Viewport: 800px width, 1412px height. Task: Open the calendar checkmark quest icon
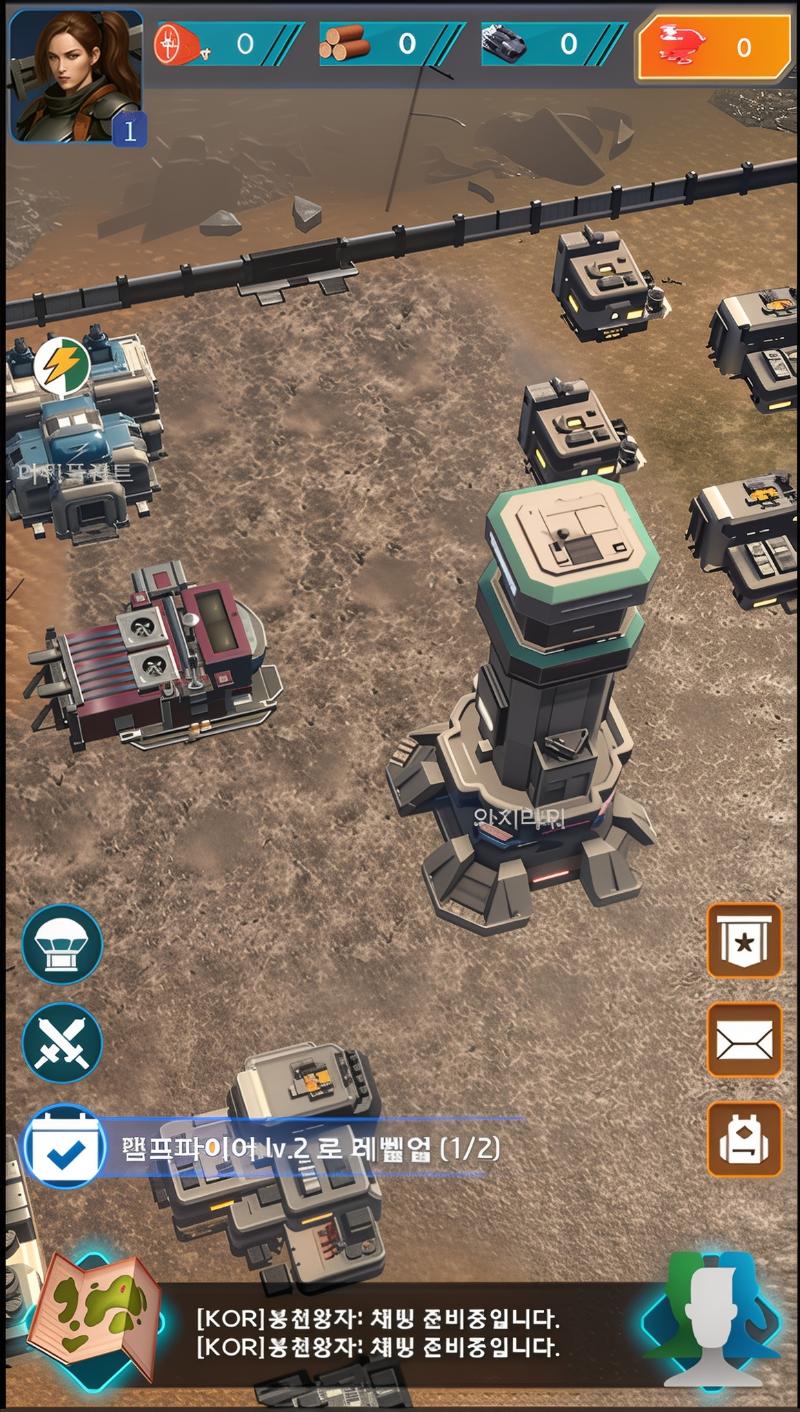tap(63, 1147)
